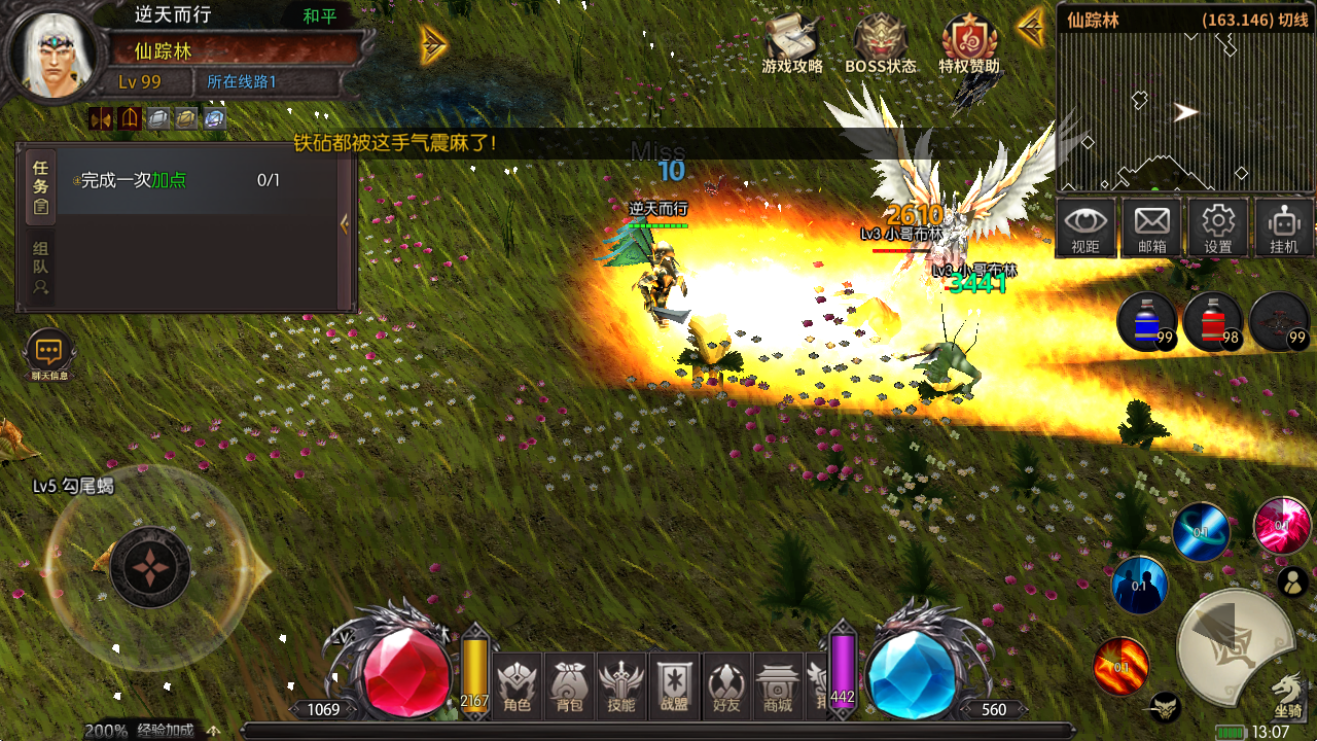Image resolution: width=1317 pixels, height=741 pixels.
Task: Open the 好友 friends list
Action: (x=726, y=687)
